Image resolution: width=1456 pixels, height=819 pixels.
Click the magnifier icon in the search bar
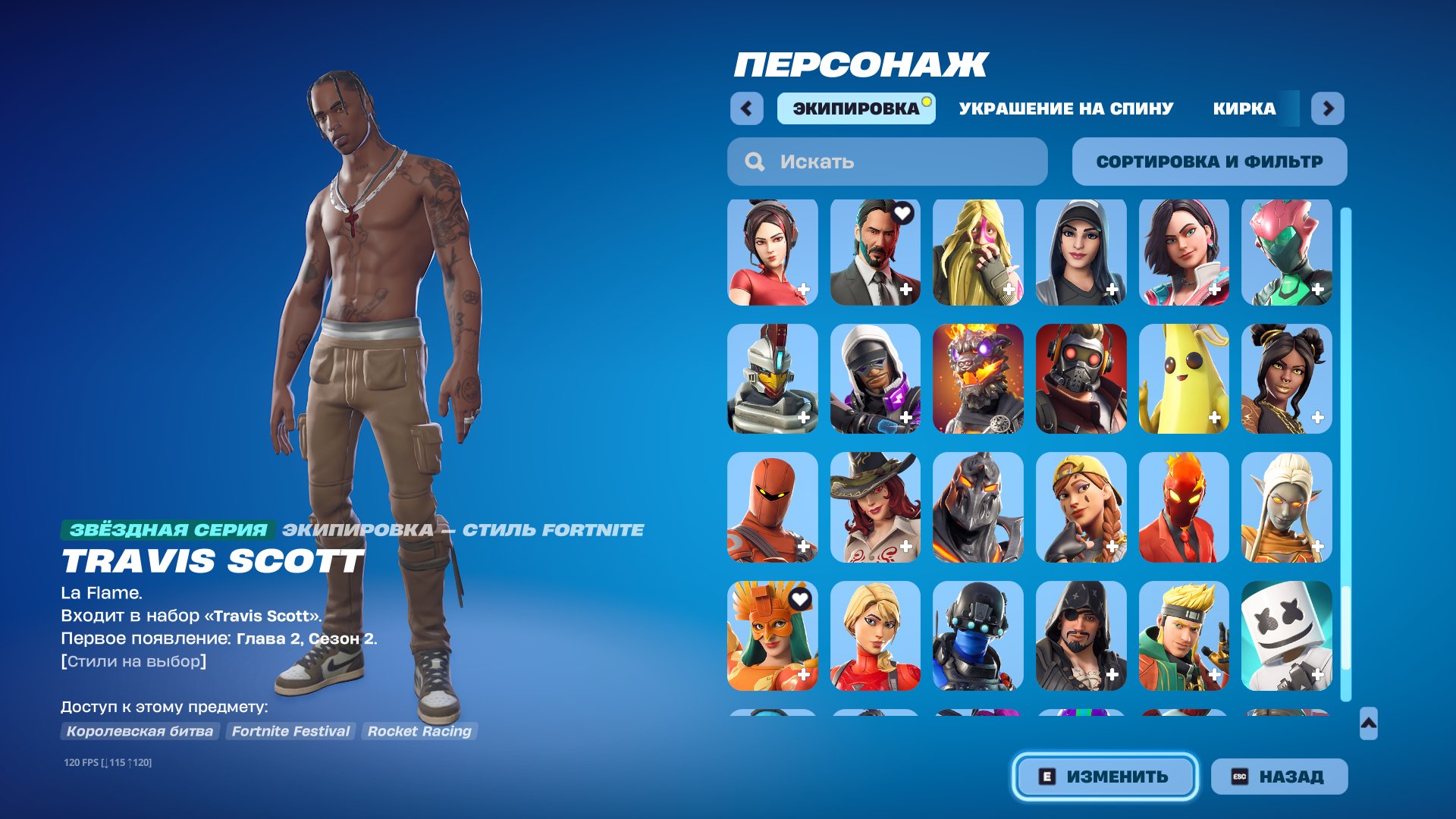pos(754,162)
